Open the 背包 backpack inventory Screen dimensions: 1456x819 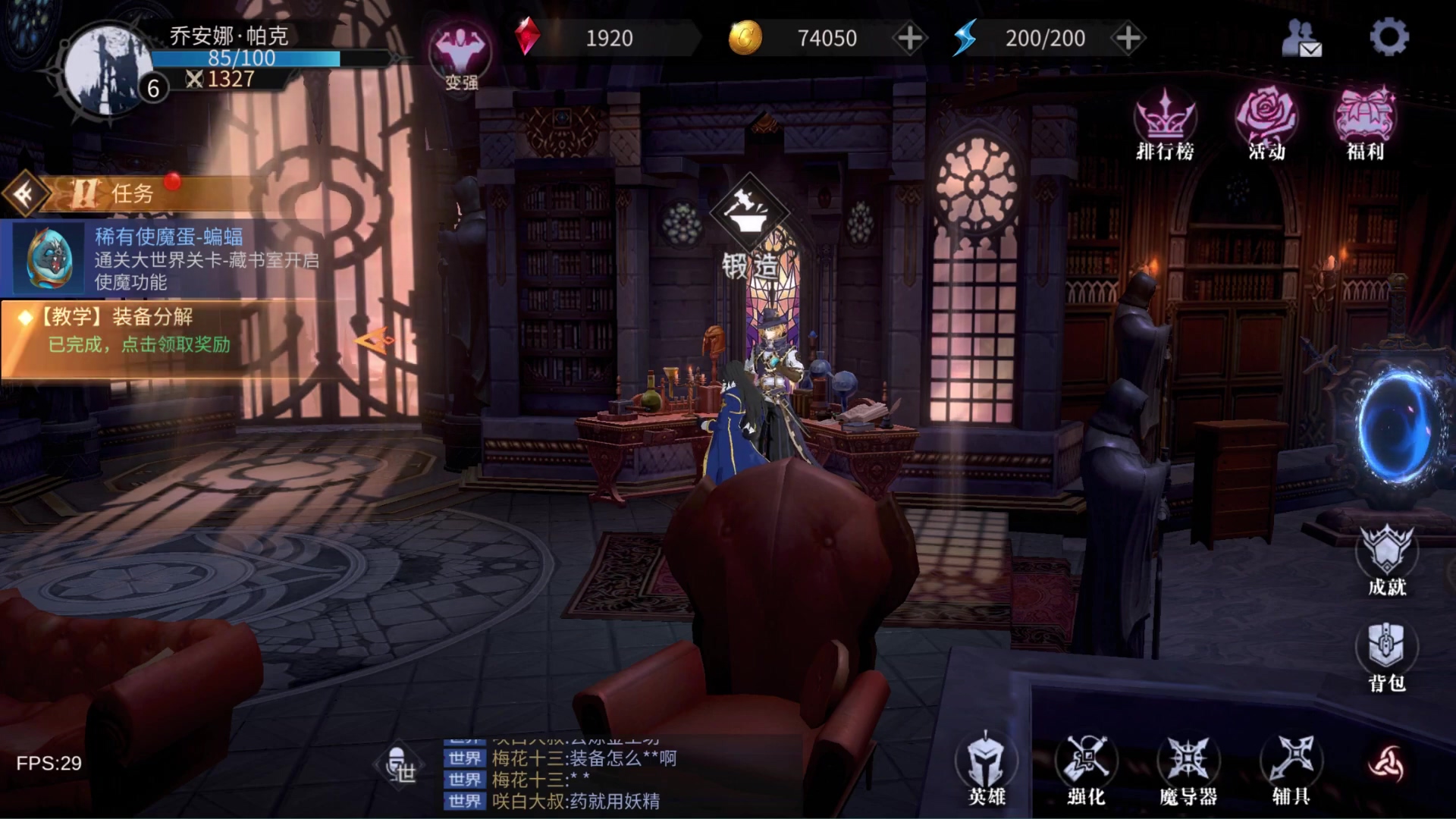point(1387,657)
